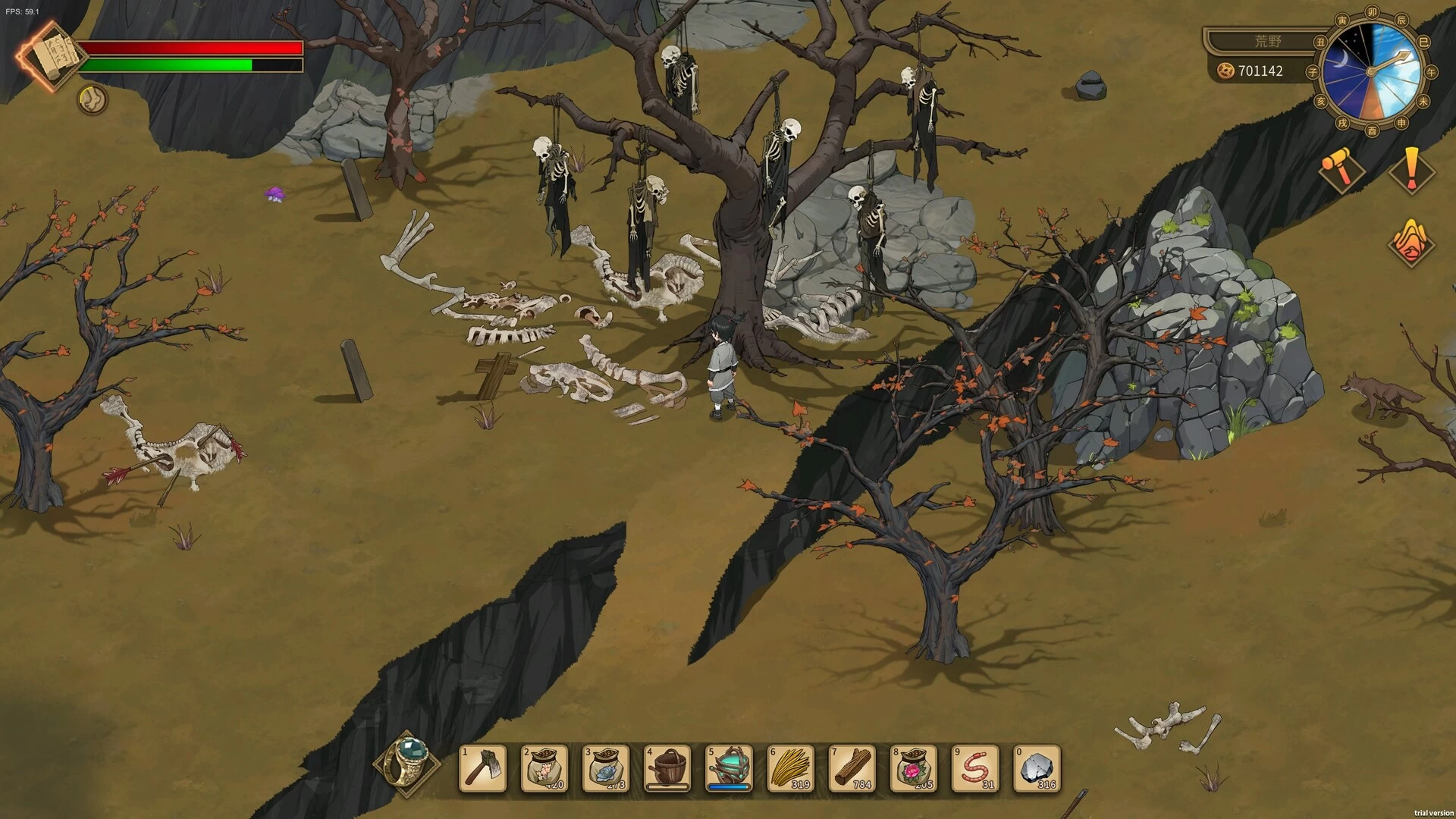Select the pink flower seed bag
The image size is (1456, 819).
pos(544,769)
